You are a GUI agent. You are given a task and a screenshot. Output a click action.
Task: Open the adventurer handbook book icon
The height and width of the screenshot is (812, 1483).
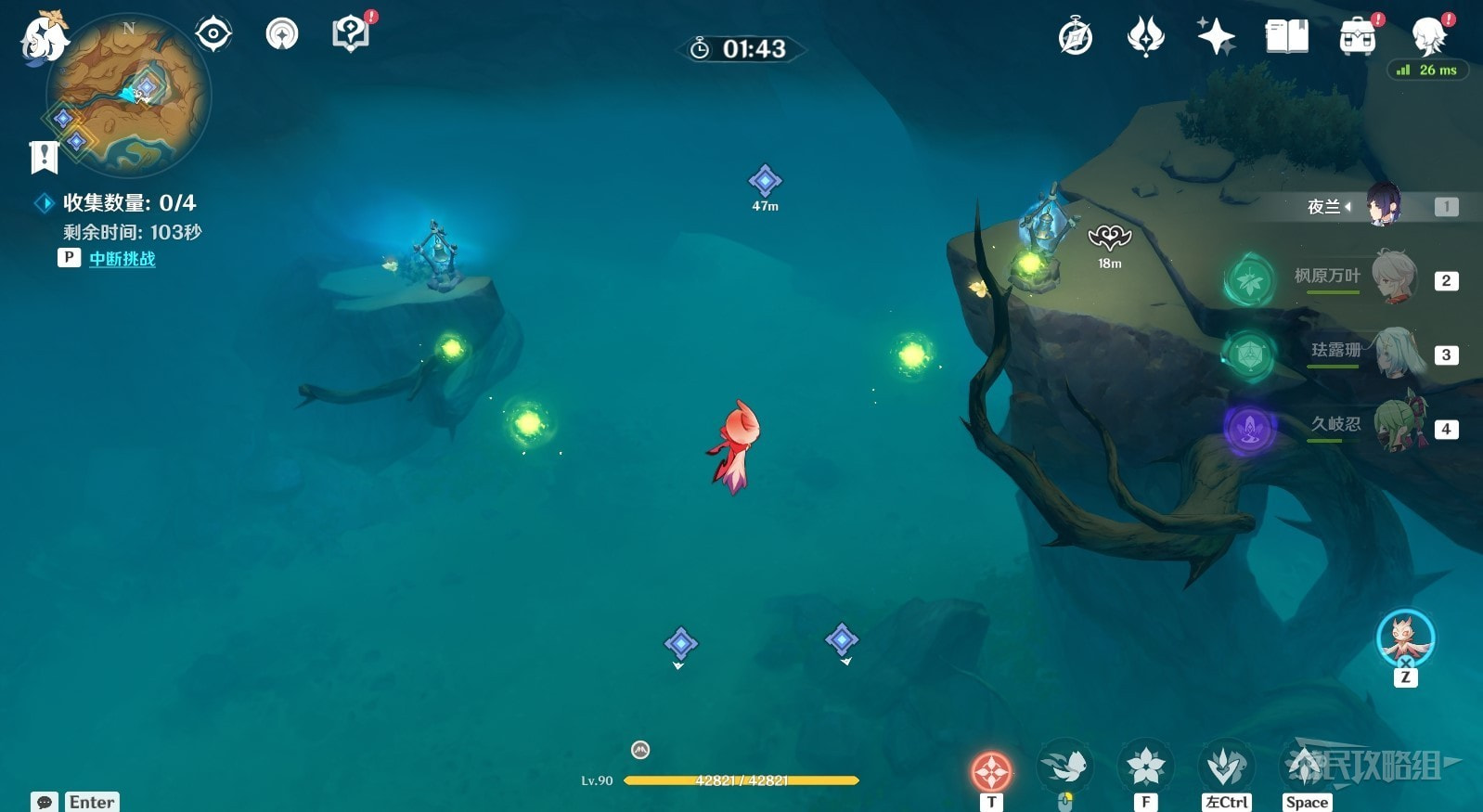[1286, 37]
